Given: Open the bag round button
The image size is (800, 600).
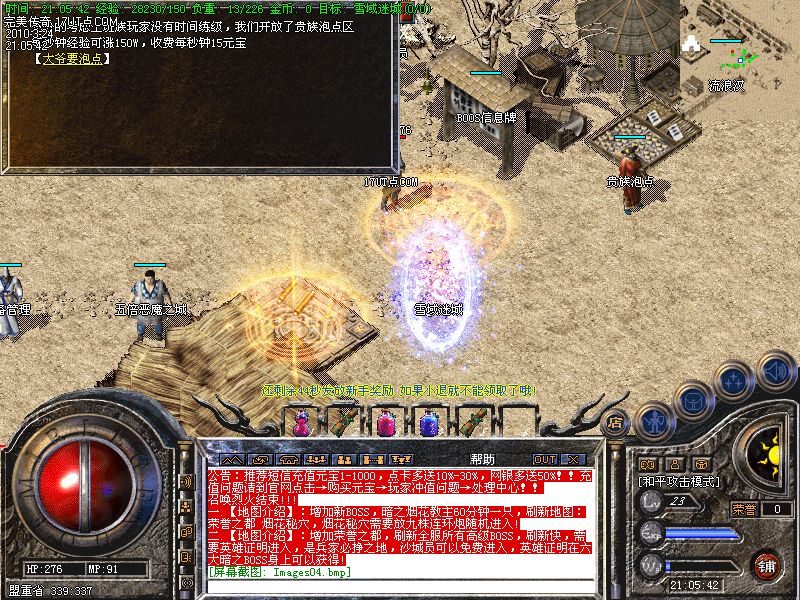Looking at the screenshot, I should tap(693, 400).
